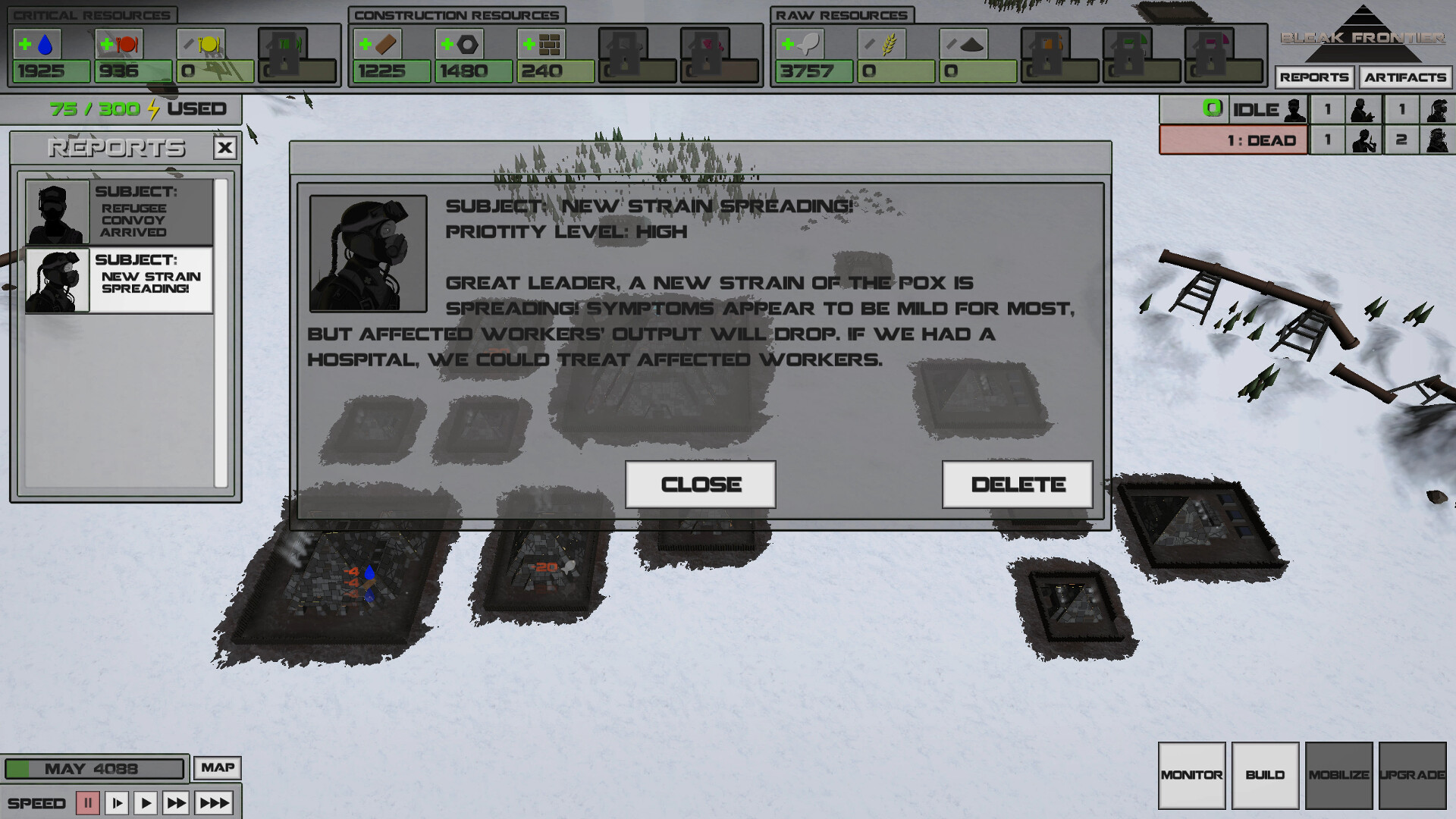The image size is (1456, 819).
Task: Delete the current report
Action: (1017, 484)
